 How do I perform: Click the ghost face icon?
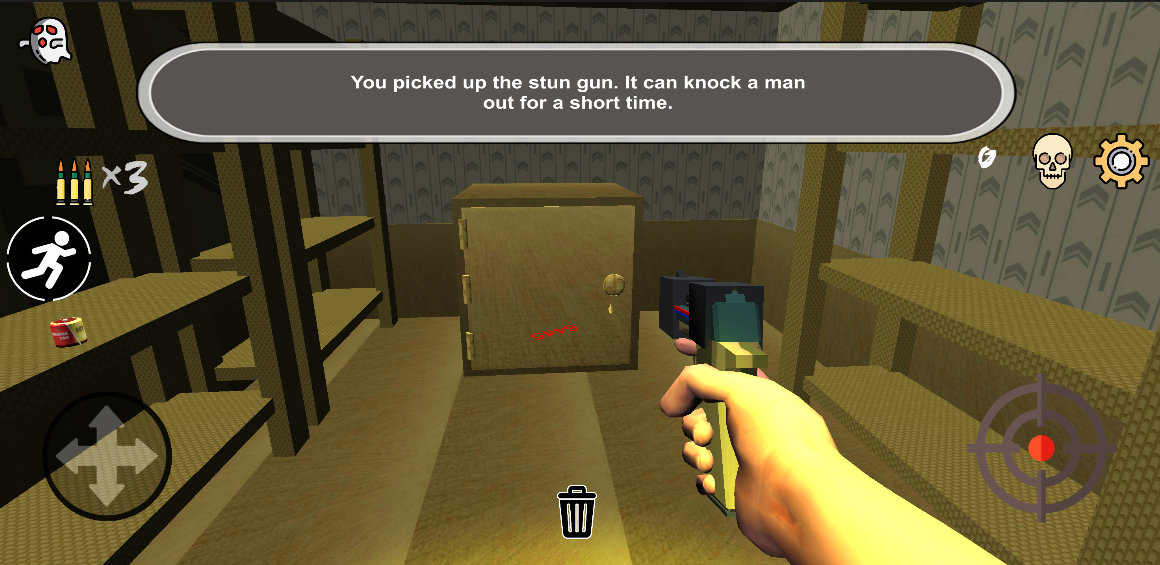click(45, 42)
